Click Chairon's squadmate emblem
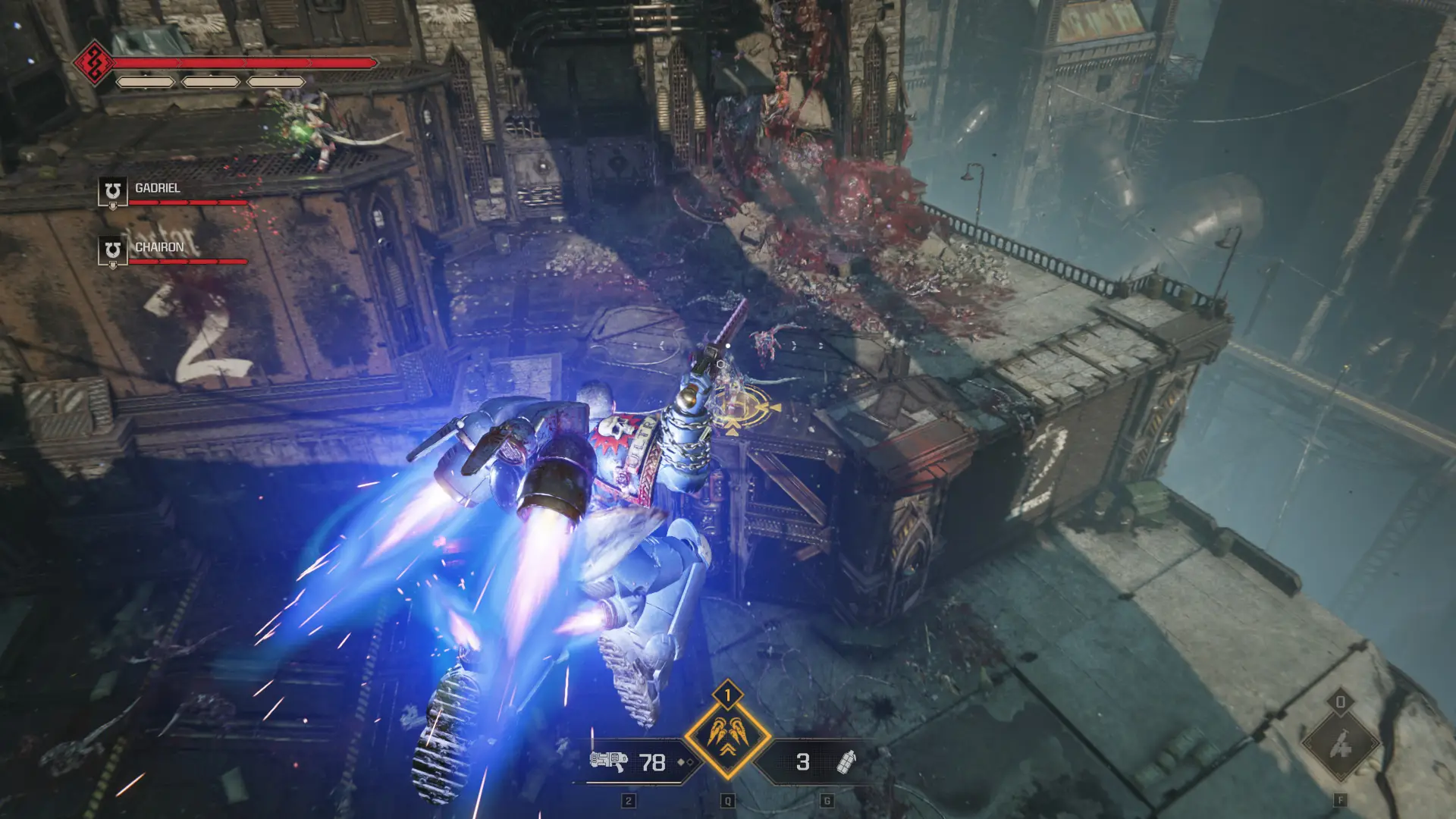Image resolution: width=1456 pixels, height=819 pixels. [112, 250]
